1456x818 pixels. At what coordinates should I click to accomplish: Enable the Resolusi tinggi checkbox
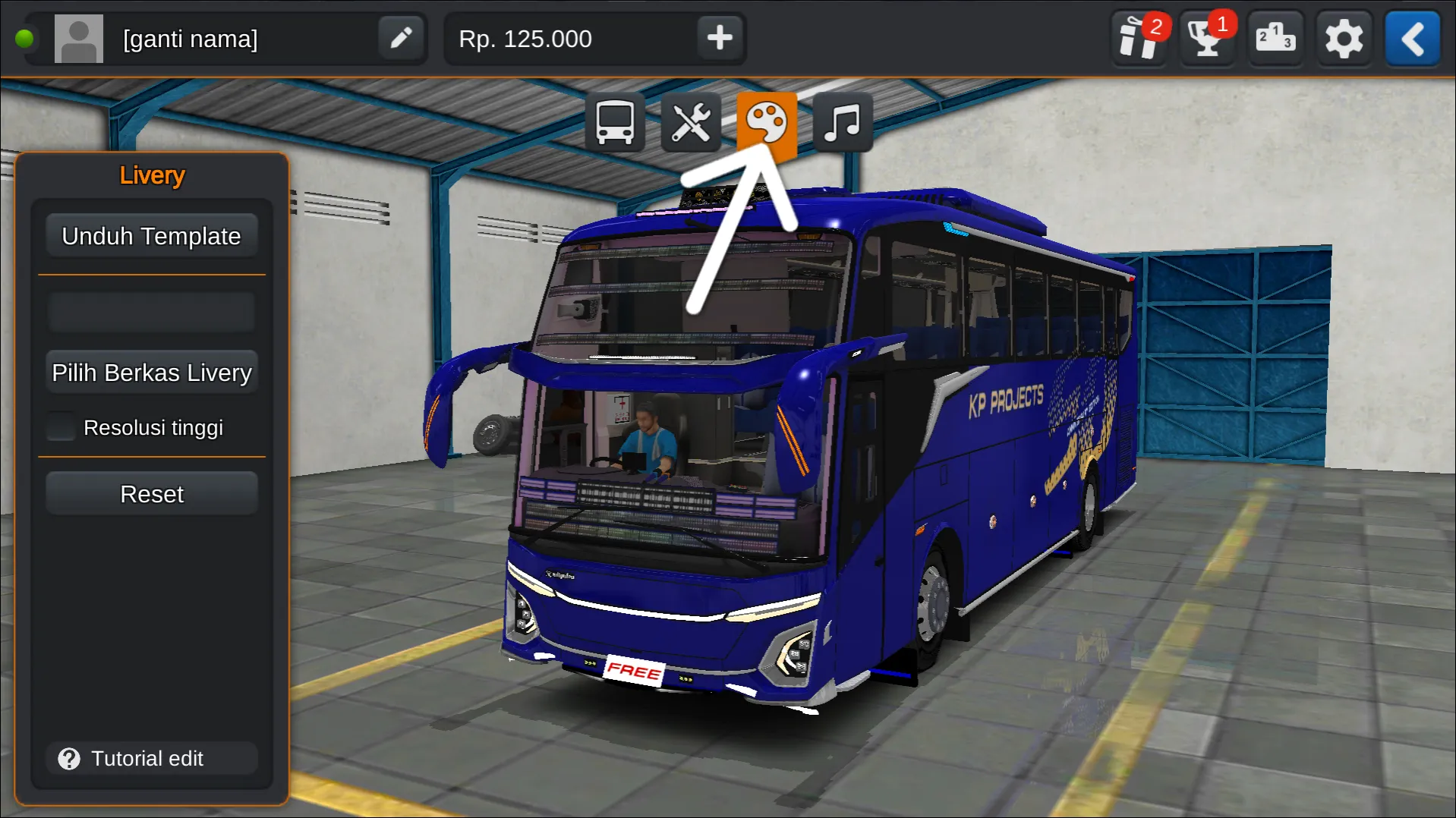click(60, 426)
